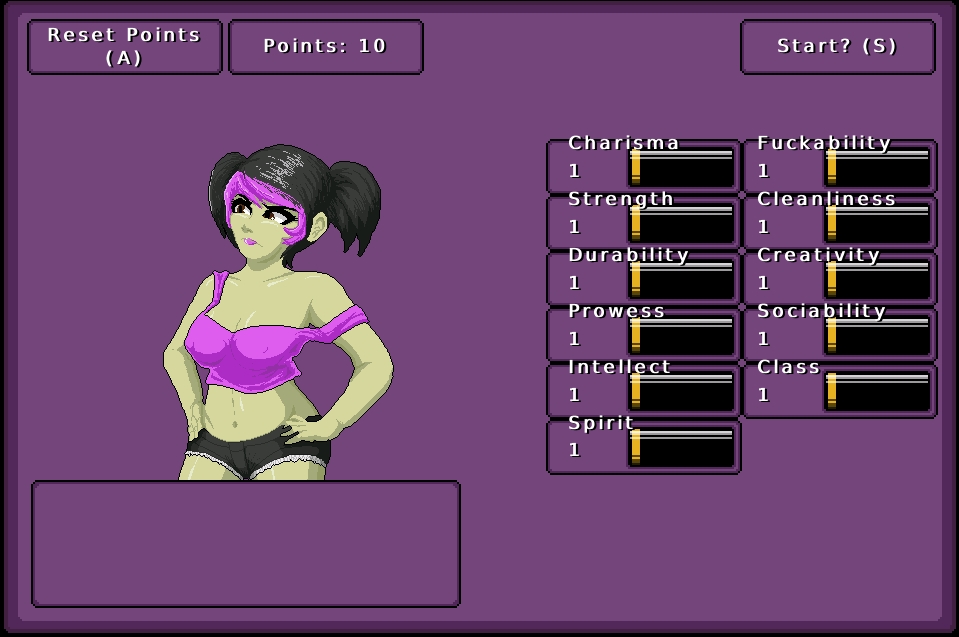
Task: Pick the Creativity stat bar
Action: 878,280
